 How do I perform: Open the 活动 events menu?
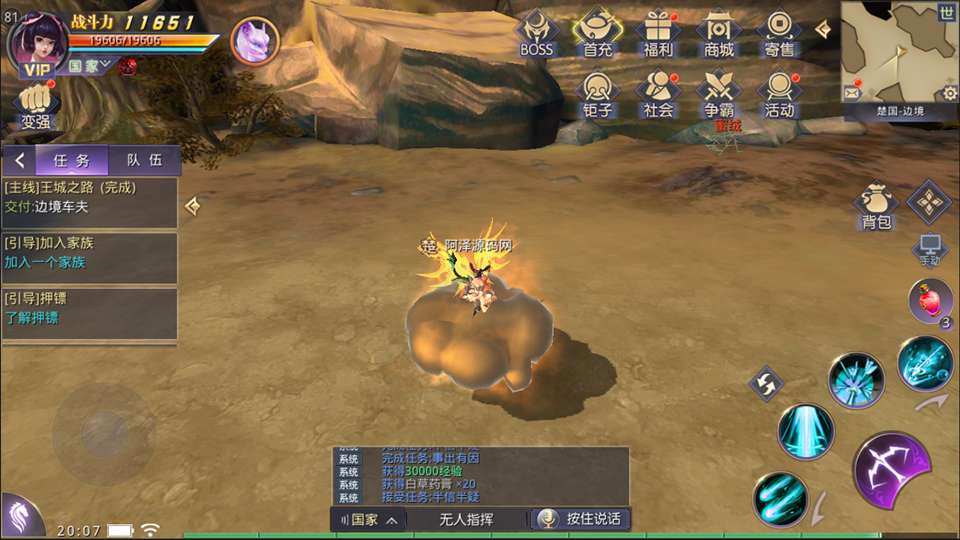(779, 94)
